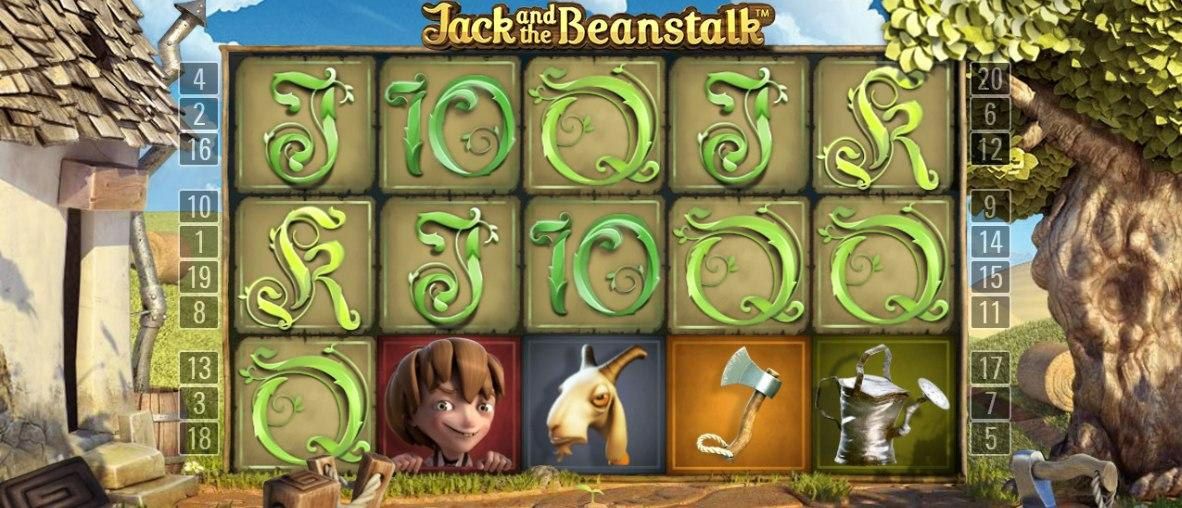Show payline 15
This screenshot has height=508, width=1182.
pos(991,277)
